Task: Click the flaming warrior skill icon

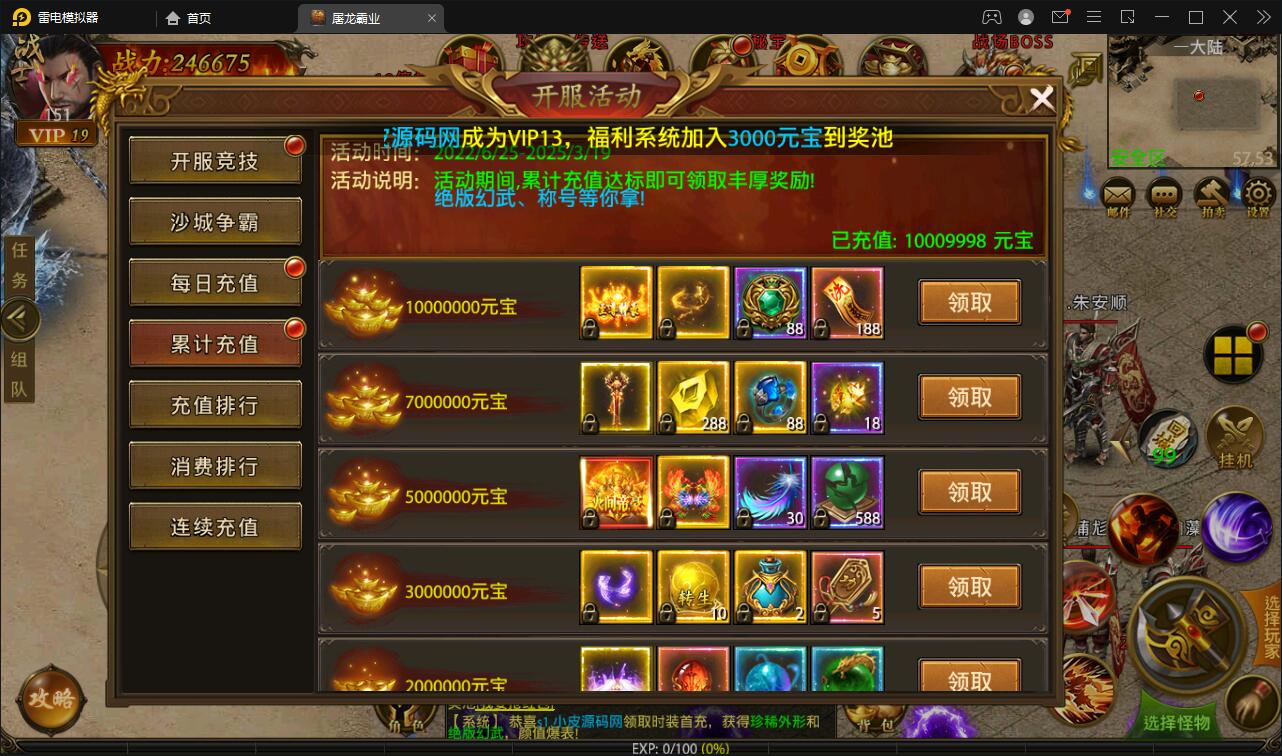Action: pyautogui.click(x=1145, y=528)
